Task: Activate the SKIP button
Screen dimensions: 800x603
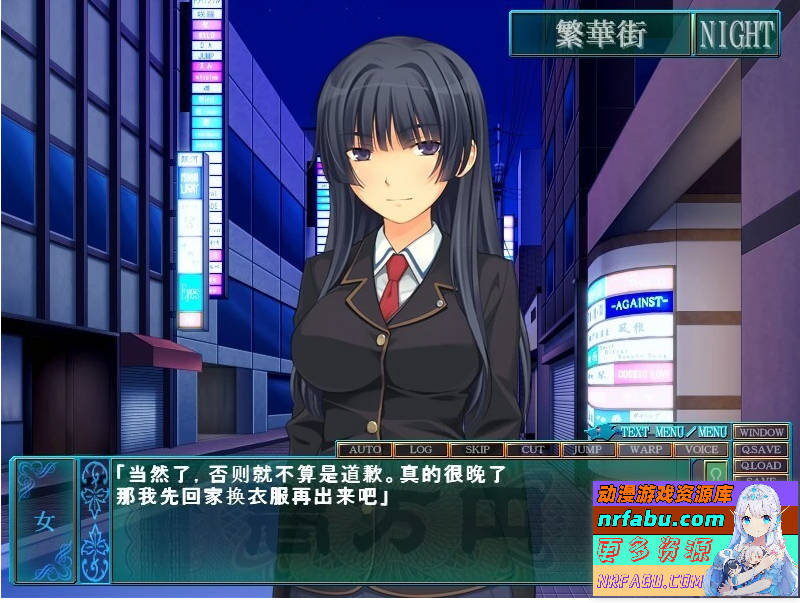Action: click(477, 450)
